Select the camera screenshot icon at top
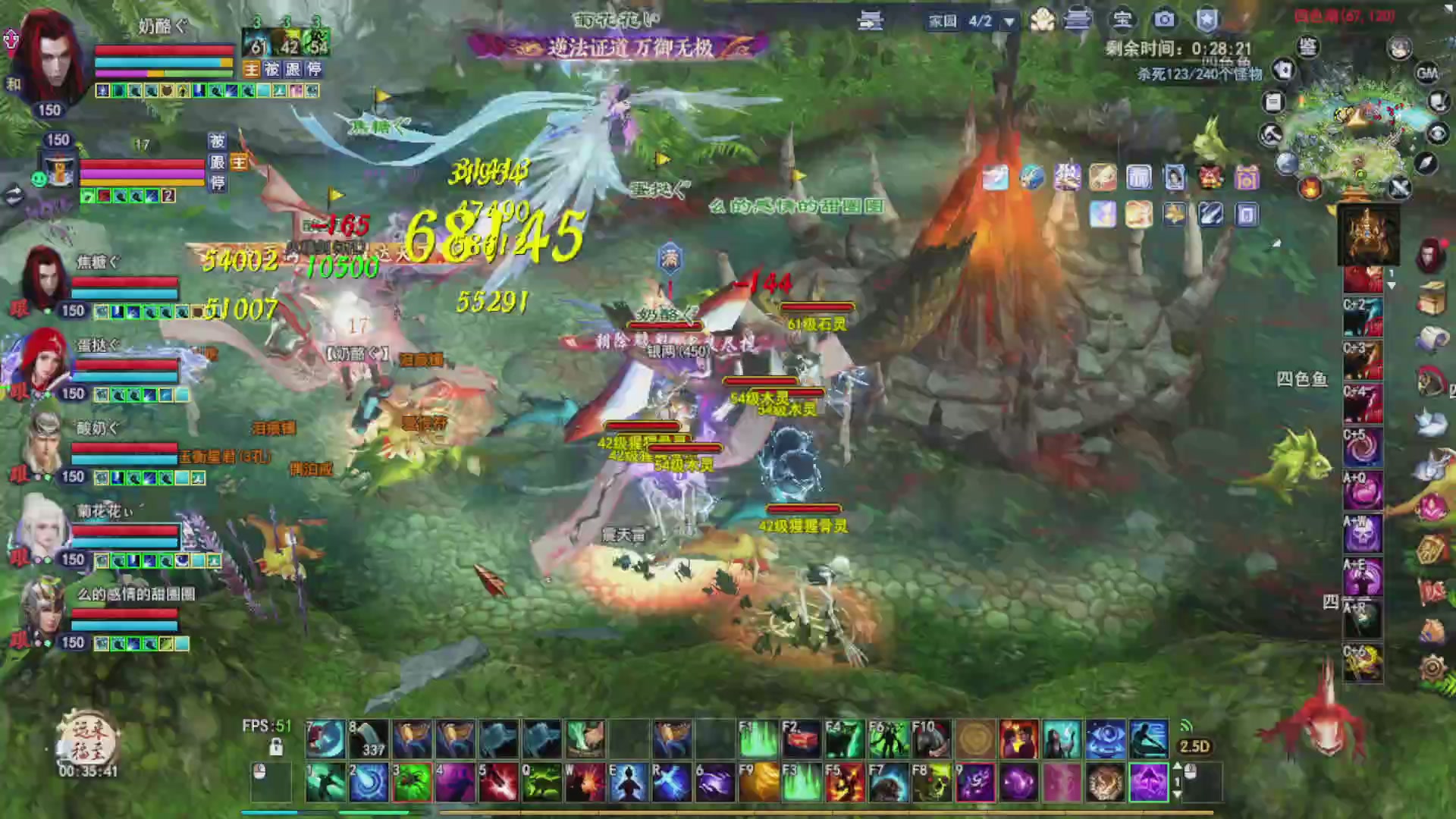Viewport: 1456px width, 819px height. pos(1163,20)
